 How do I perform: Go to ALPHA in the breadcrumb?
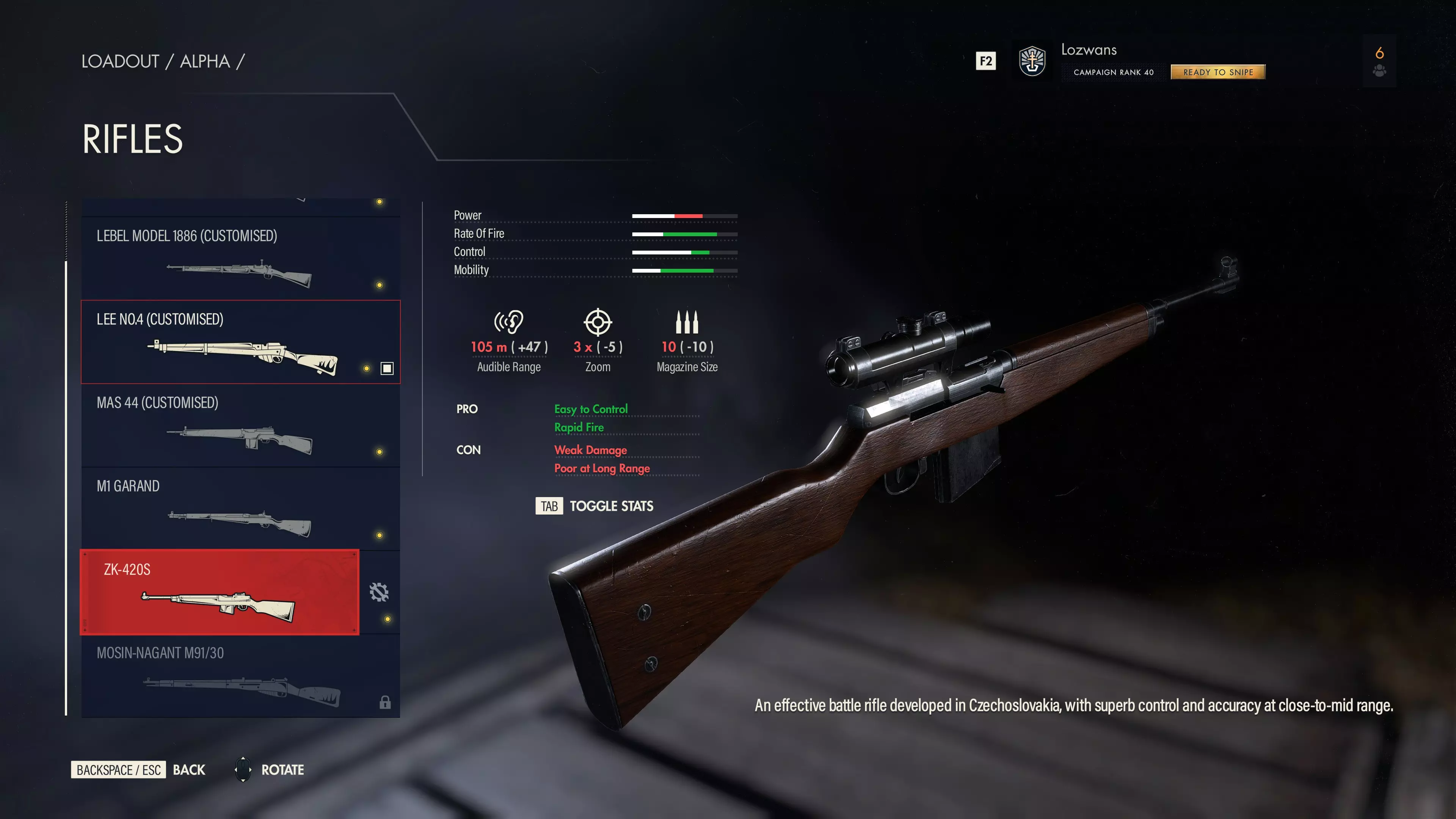(x=205, y=61)
